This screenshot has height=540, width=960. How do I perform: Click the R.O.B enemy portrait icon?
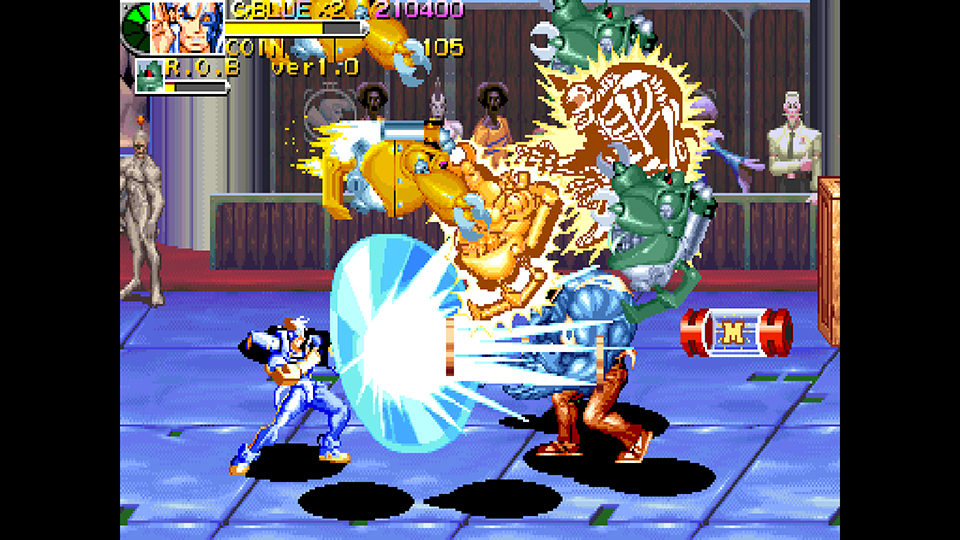point(149,76)
